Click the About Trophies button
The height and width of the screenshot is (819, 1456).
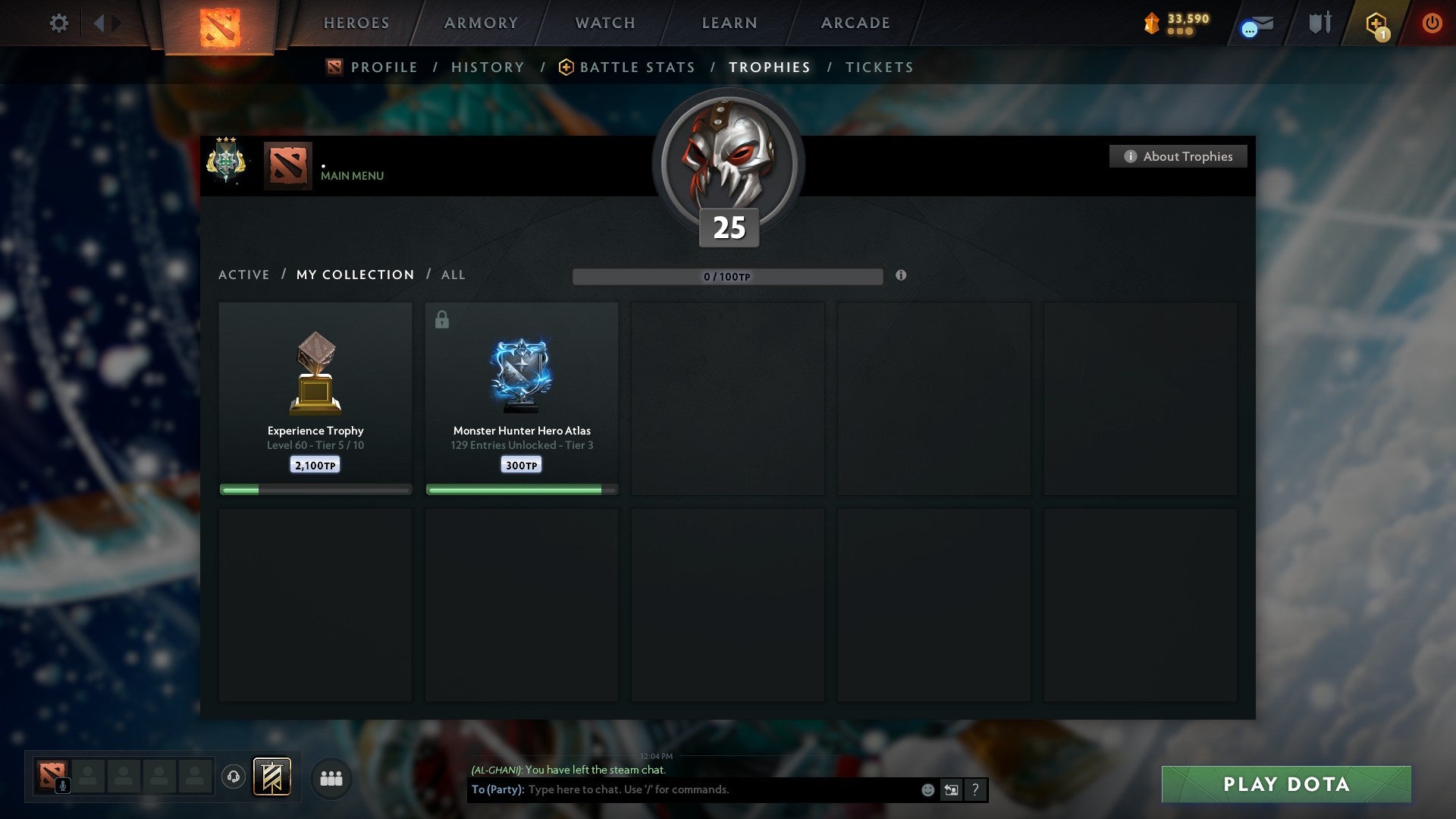(1178, 156)
